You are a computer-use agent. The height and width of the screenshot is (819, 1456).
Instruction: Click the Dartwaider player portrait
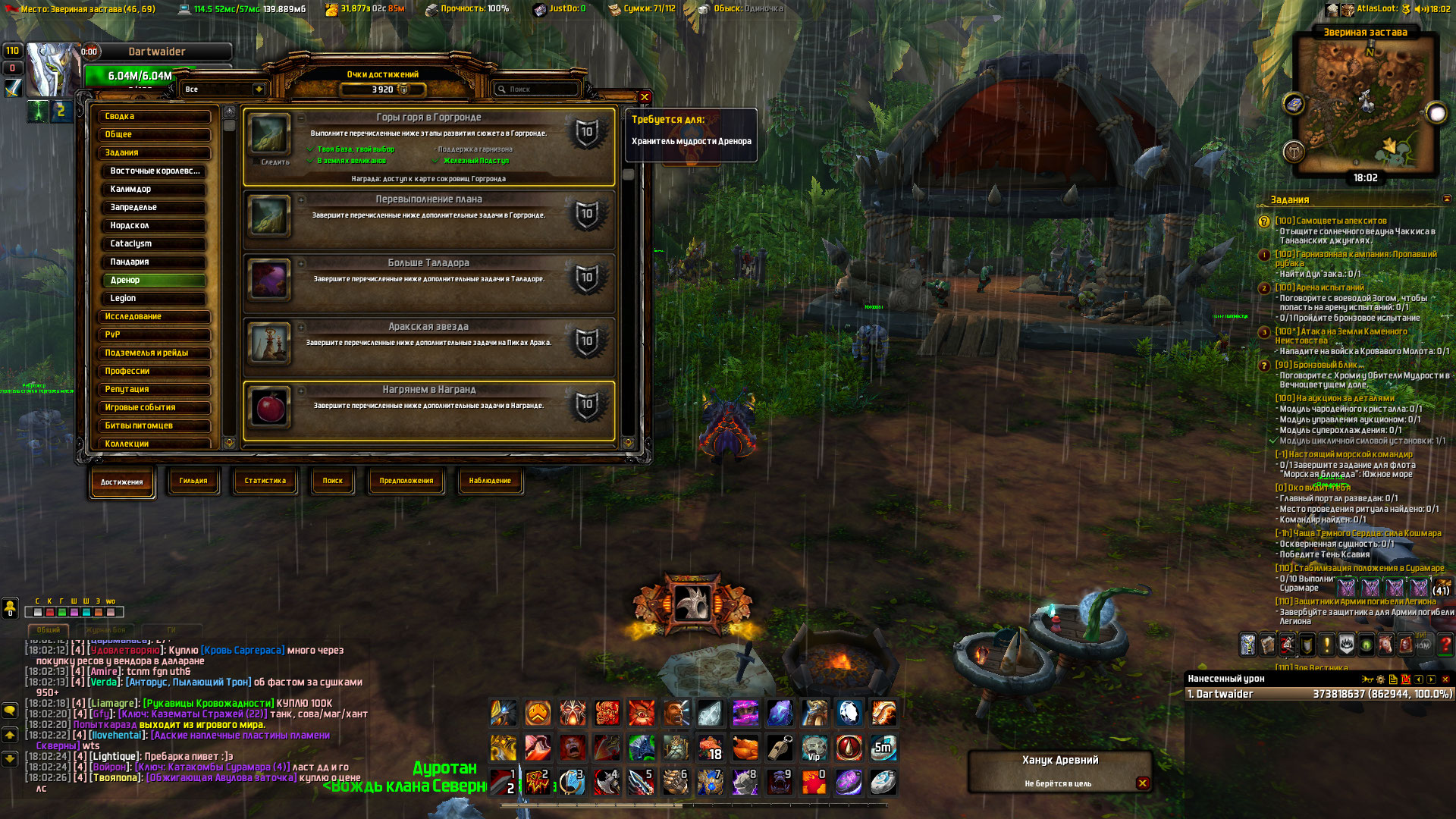(x=52, y=71)
